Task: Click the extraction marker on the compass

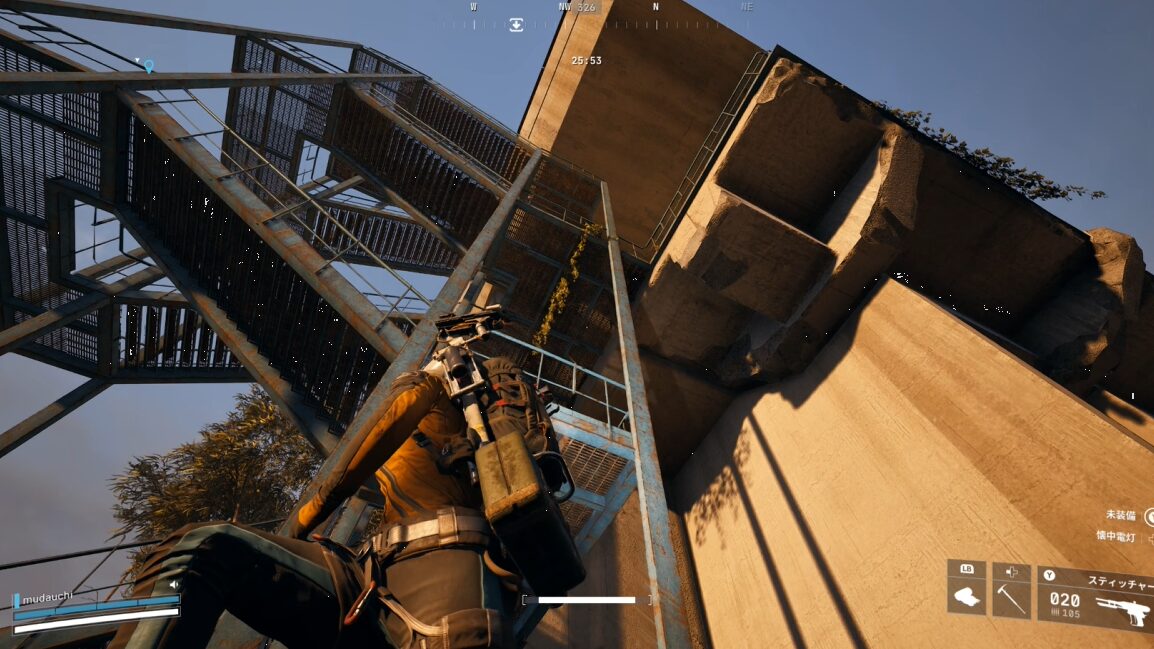Action: (516, 25)
